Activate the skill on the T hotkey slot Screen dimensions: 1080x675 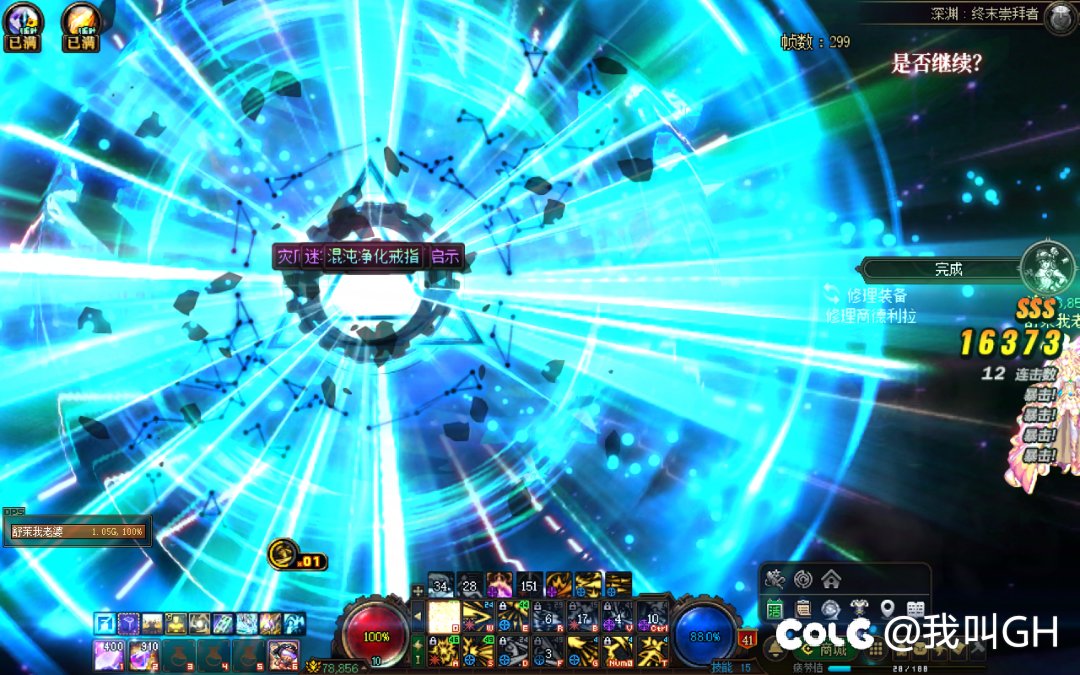652,650
